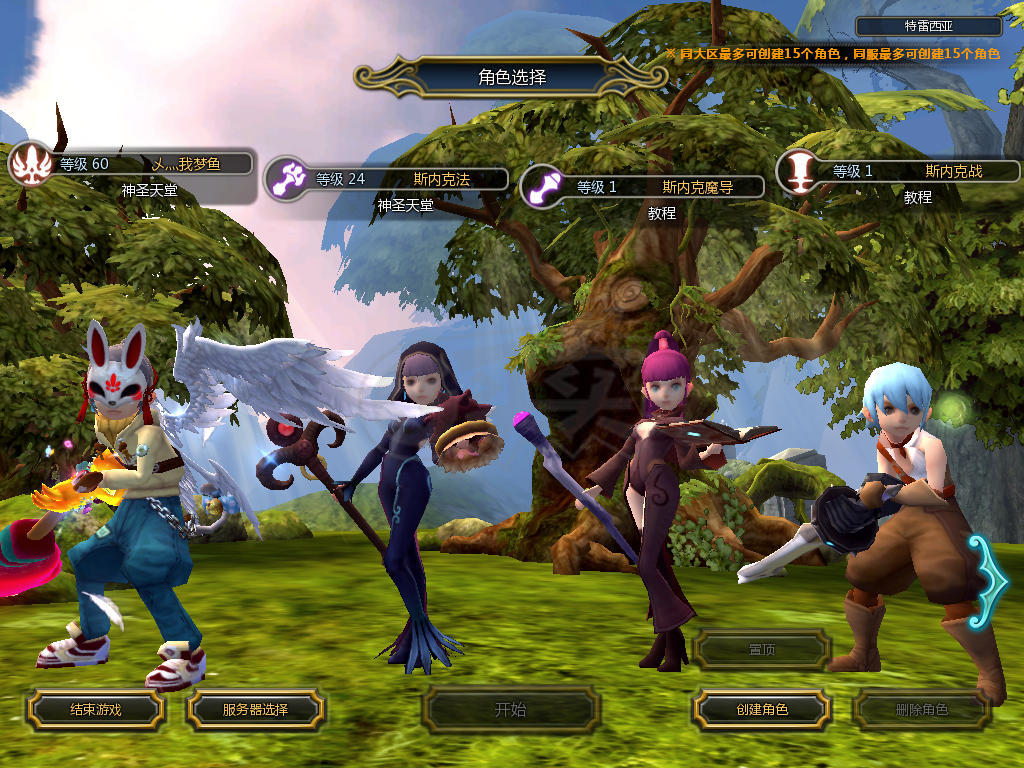Open 服务器选择 server selection
This screenshot has height=768, width=1024.
pos(255,710)
